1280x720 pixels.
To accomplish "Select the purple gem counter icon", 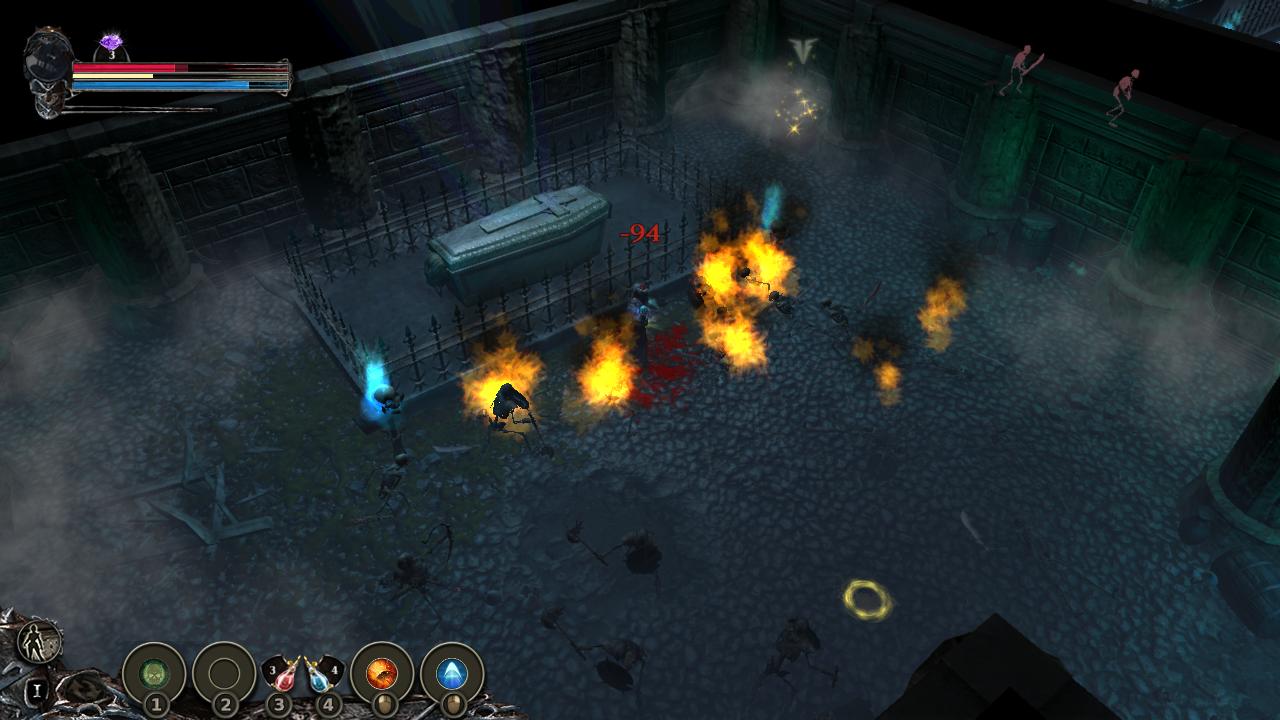I will (x=111, y=45).
